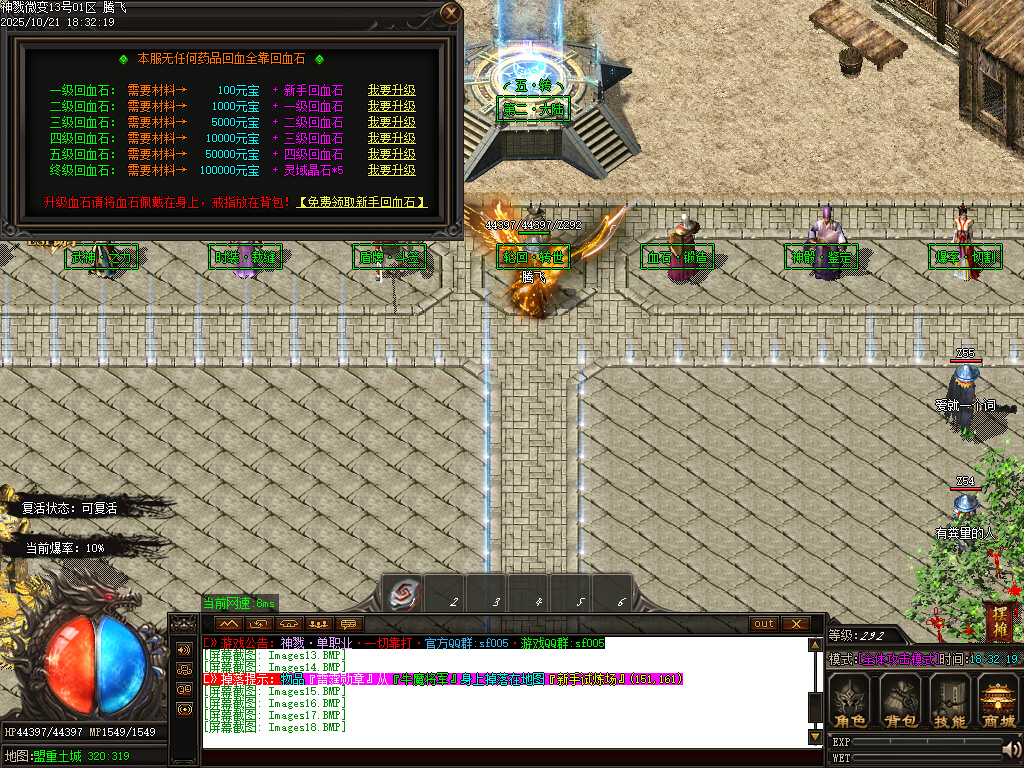Close the chat window with X

coord(795,624)
